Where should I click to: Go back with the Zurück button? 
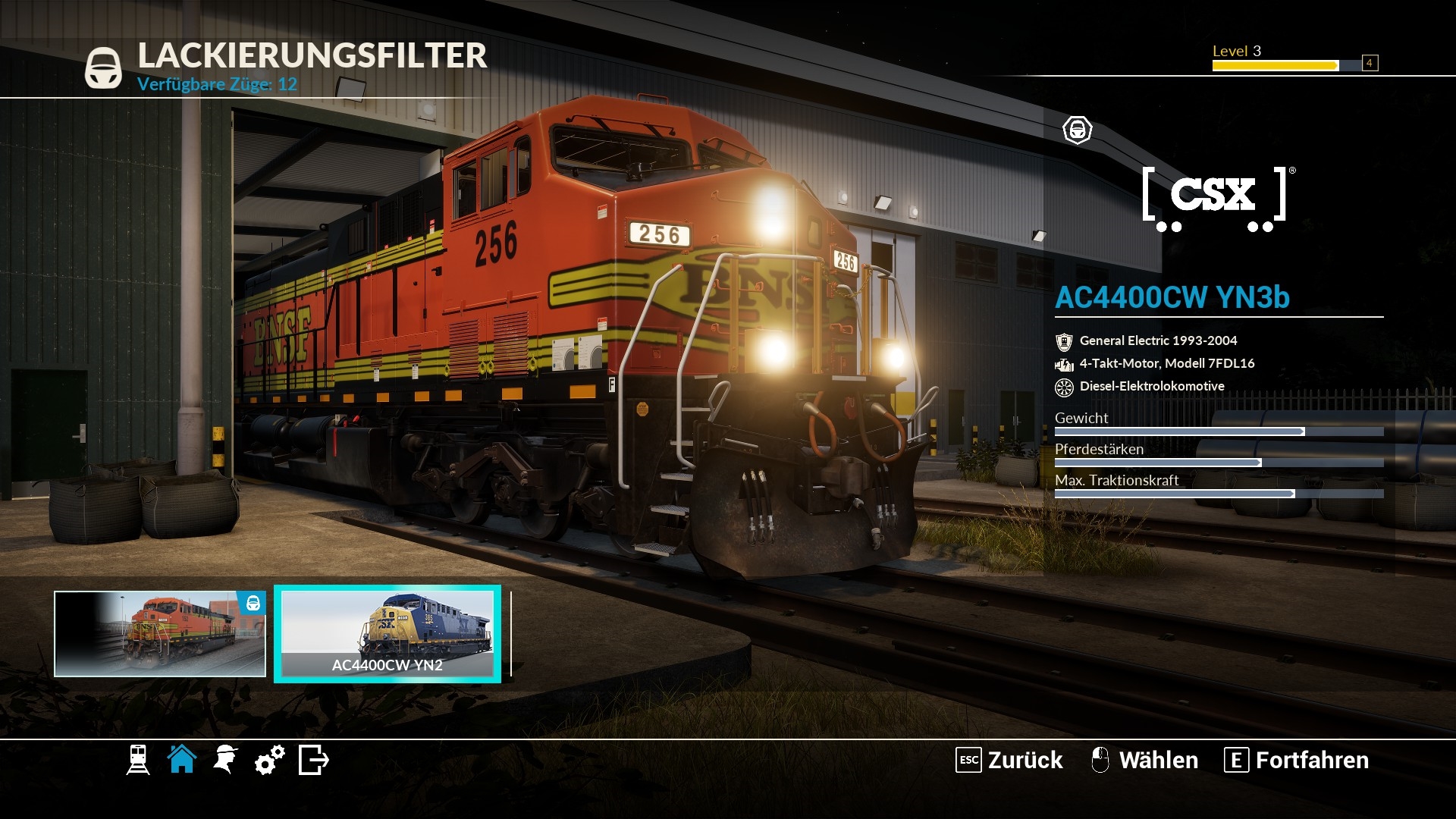click(x=1009, y=760)
